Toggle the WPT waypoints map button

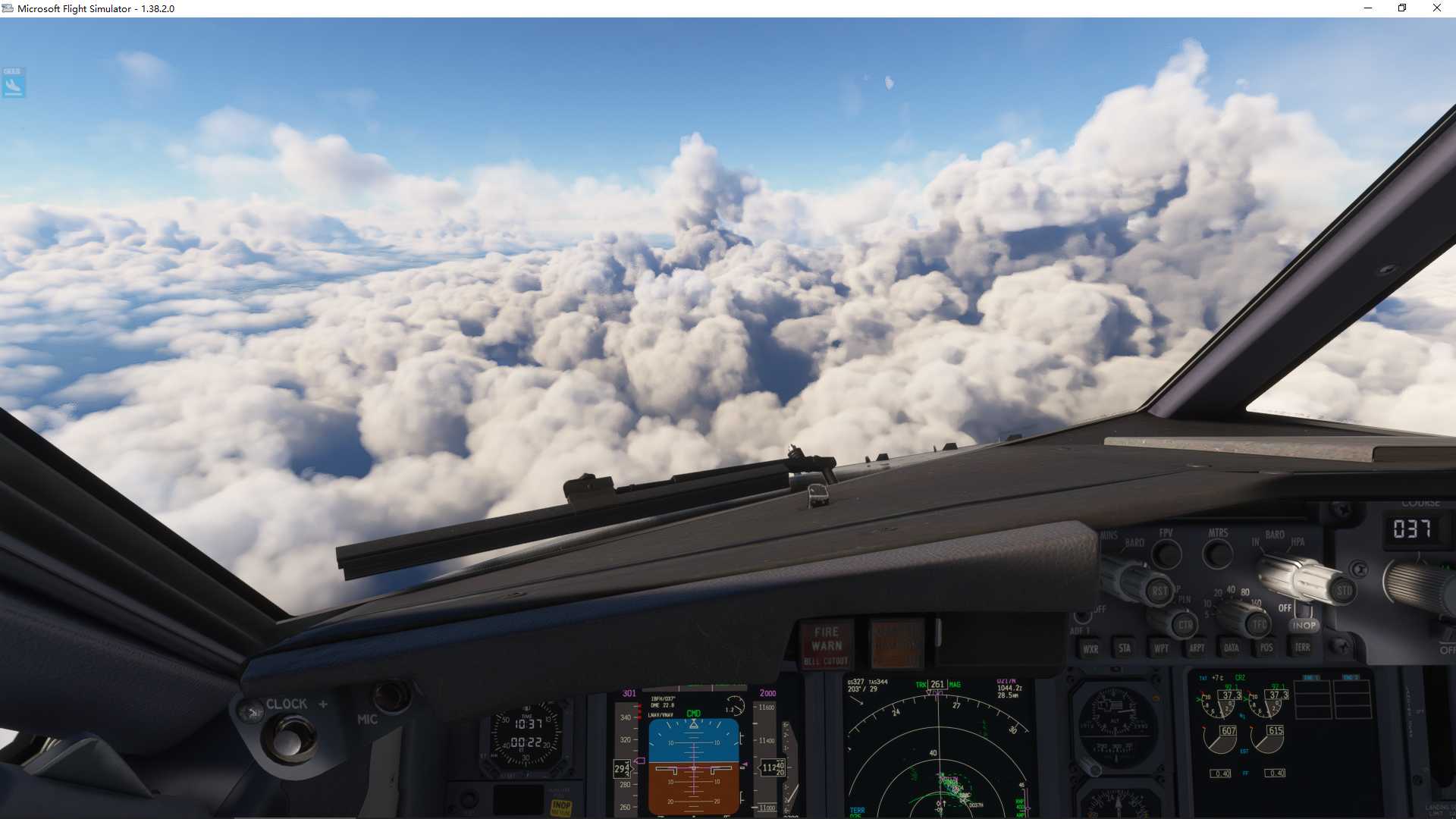(1161, 648)
